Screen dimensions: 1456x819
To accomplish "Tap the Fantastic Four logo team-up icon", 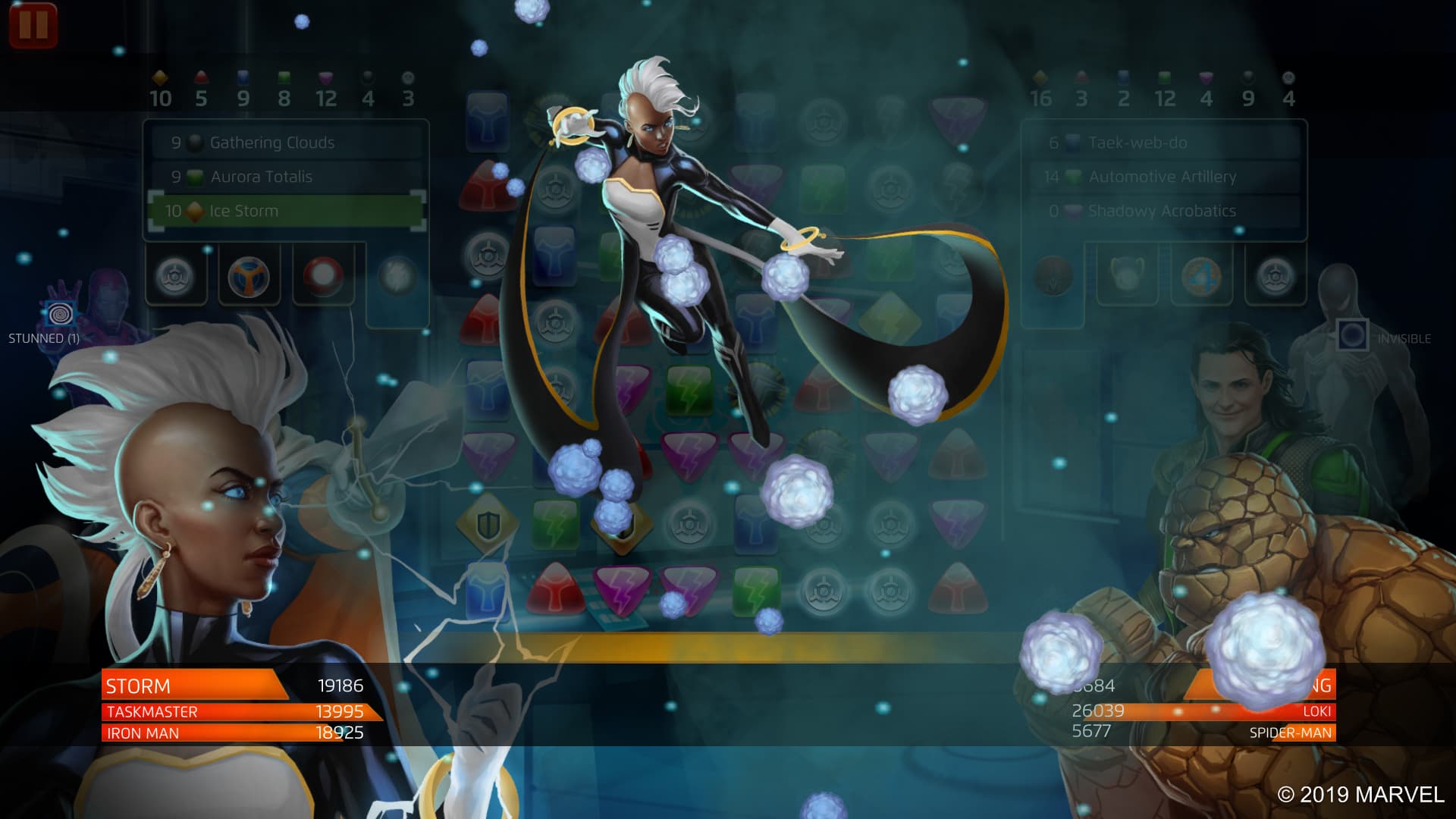I will tap(1200, 275).
